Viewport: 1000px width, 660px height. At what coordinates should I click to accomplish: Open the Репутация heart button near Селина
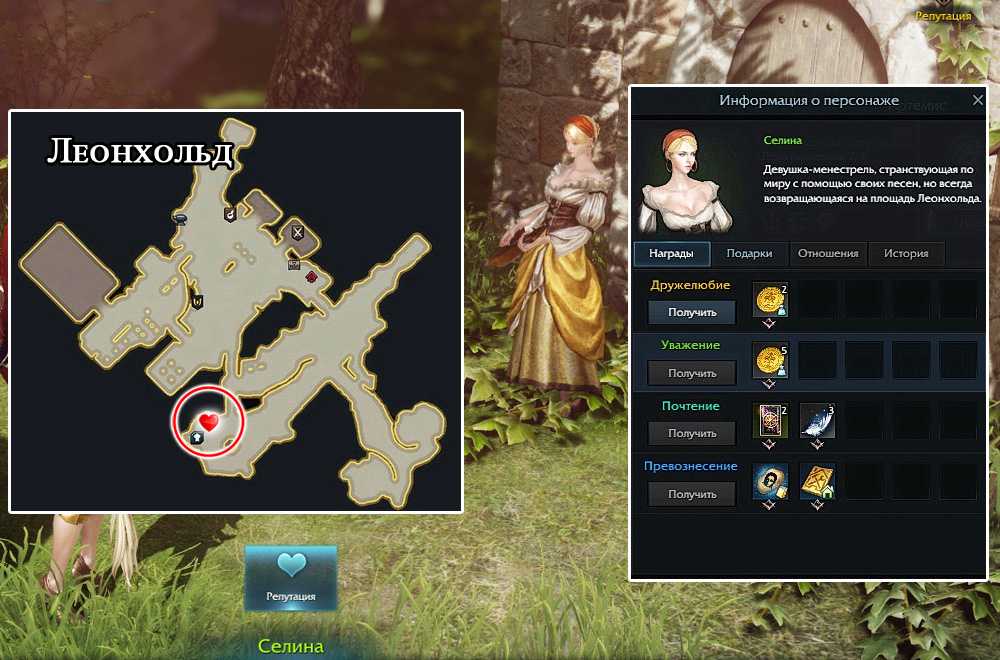tap(291, 577)
